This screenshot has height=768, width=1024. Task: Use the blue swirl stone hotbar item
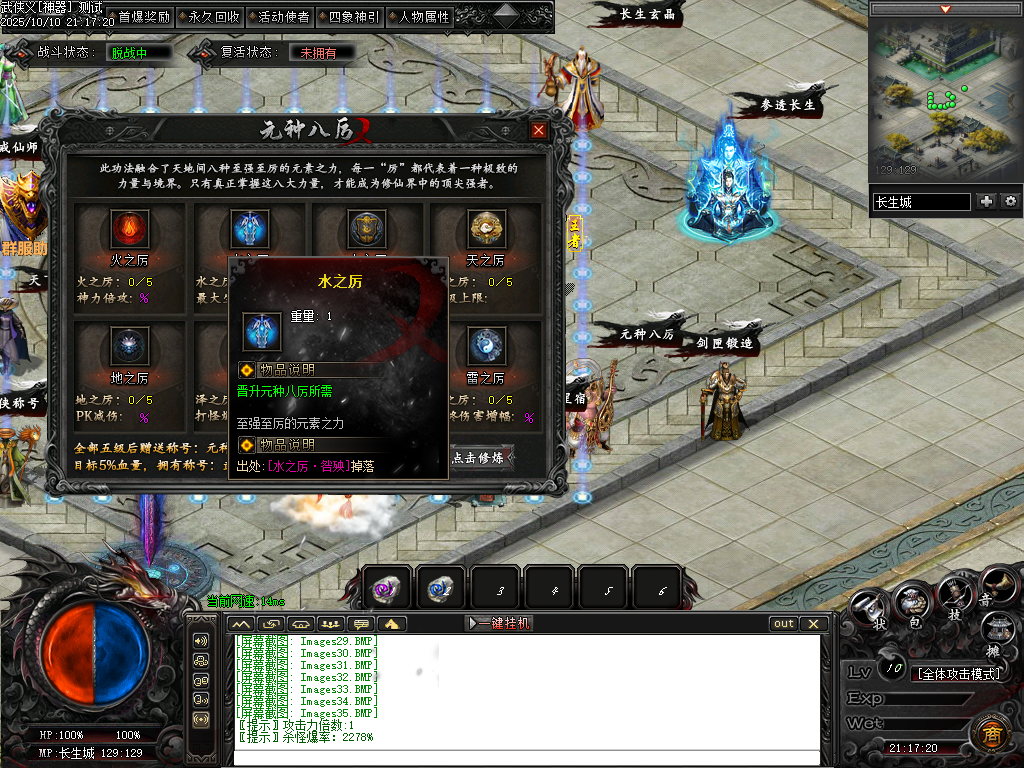(441, 589)
